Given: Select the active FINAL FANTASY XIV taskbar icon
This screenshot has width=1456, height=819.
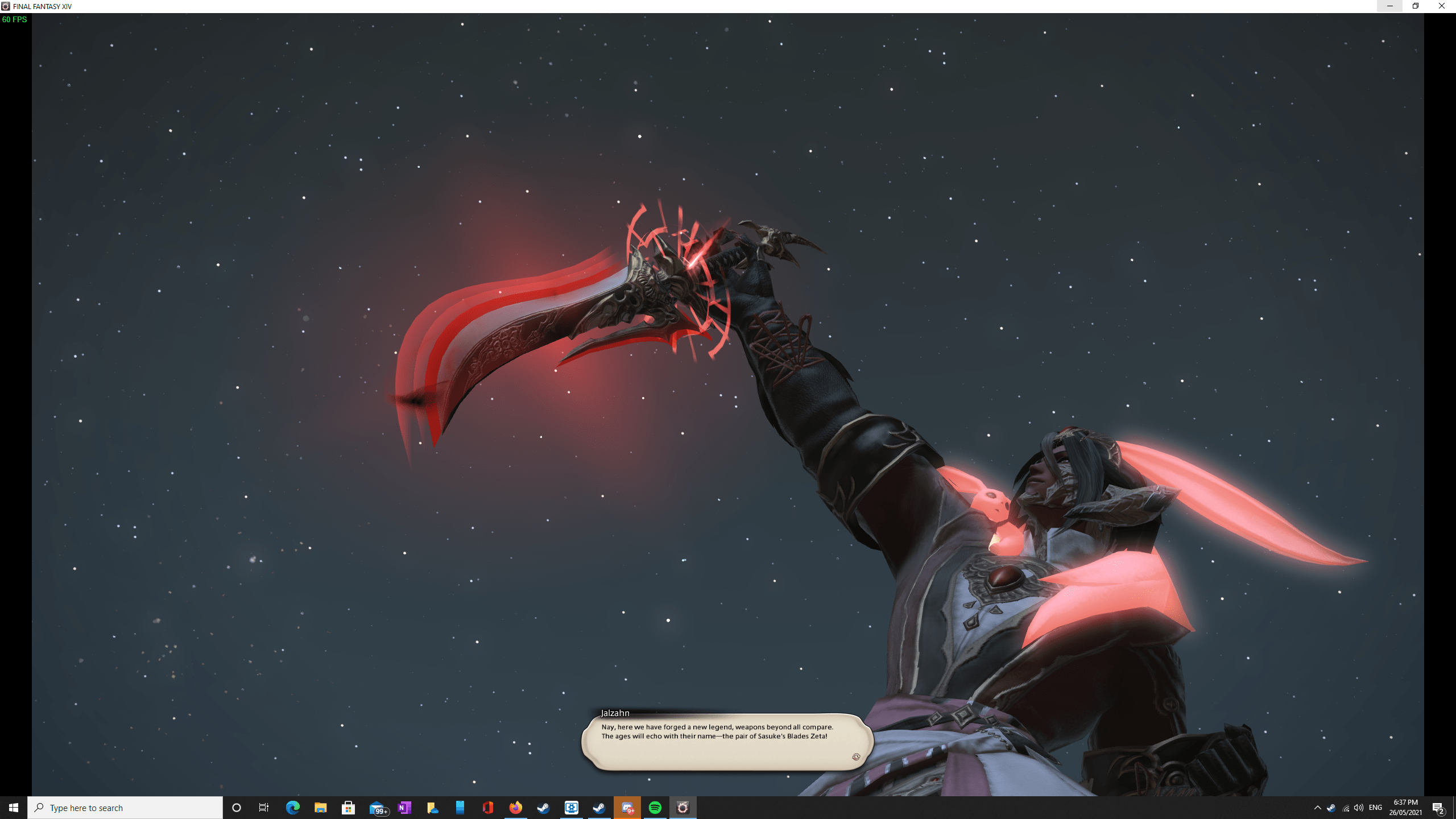Looking at the screenshot, I should coord(682,807).
